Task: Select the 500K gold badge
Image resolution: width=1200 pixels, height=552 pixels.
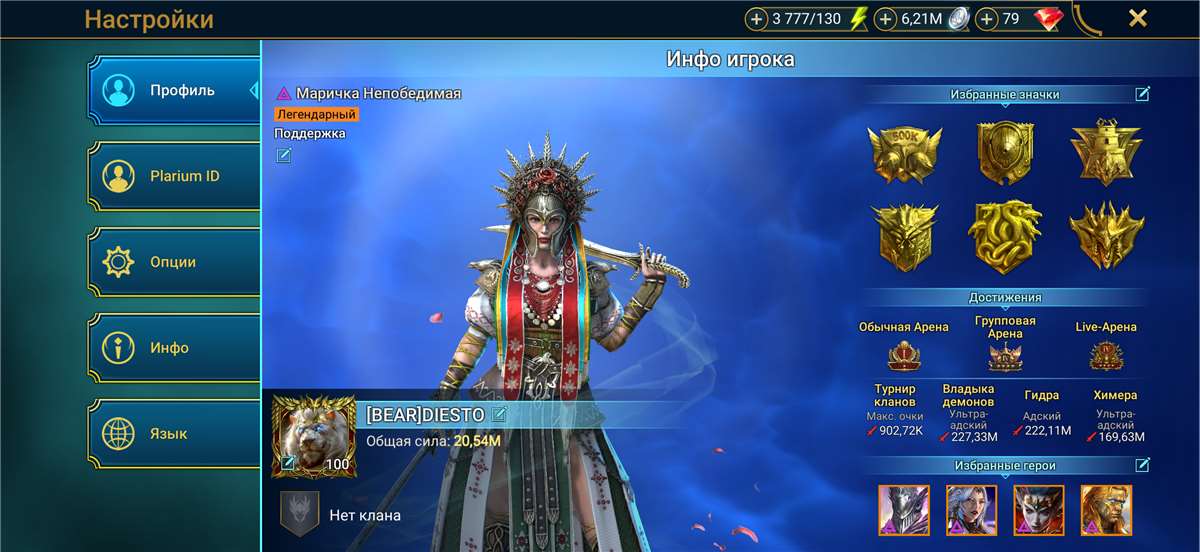Action: click(905, 154)
